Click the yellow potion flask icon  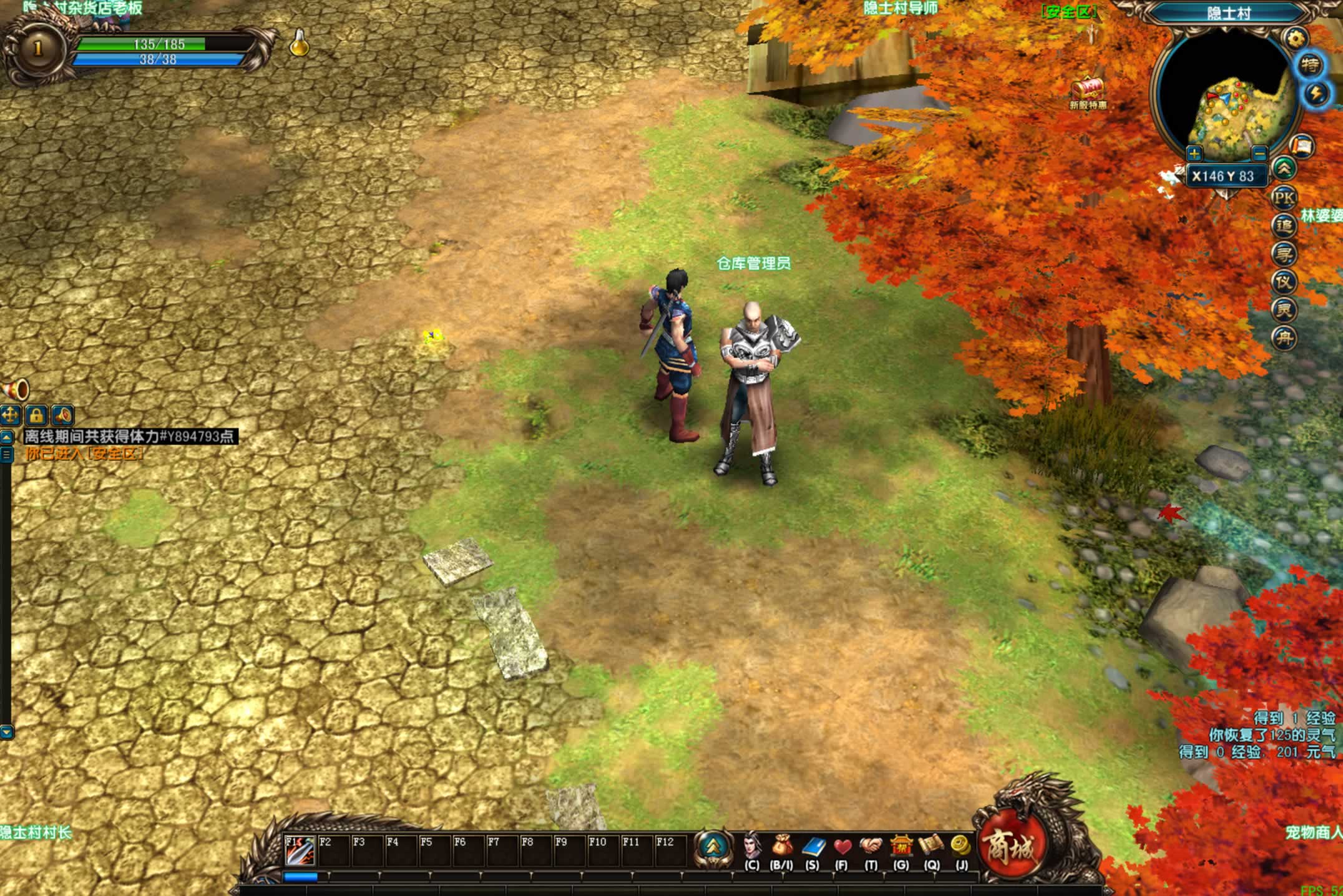tap(300, 44)
